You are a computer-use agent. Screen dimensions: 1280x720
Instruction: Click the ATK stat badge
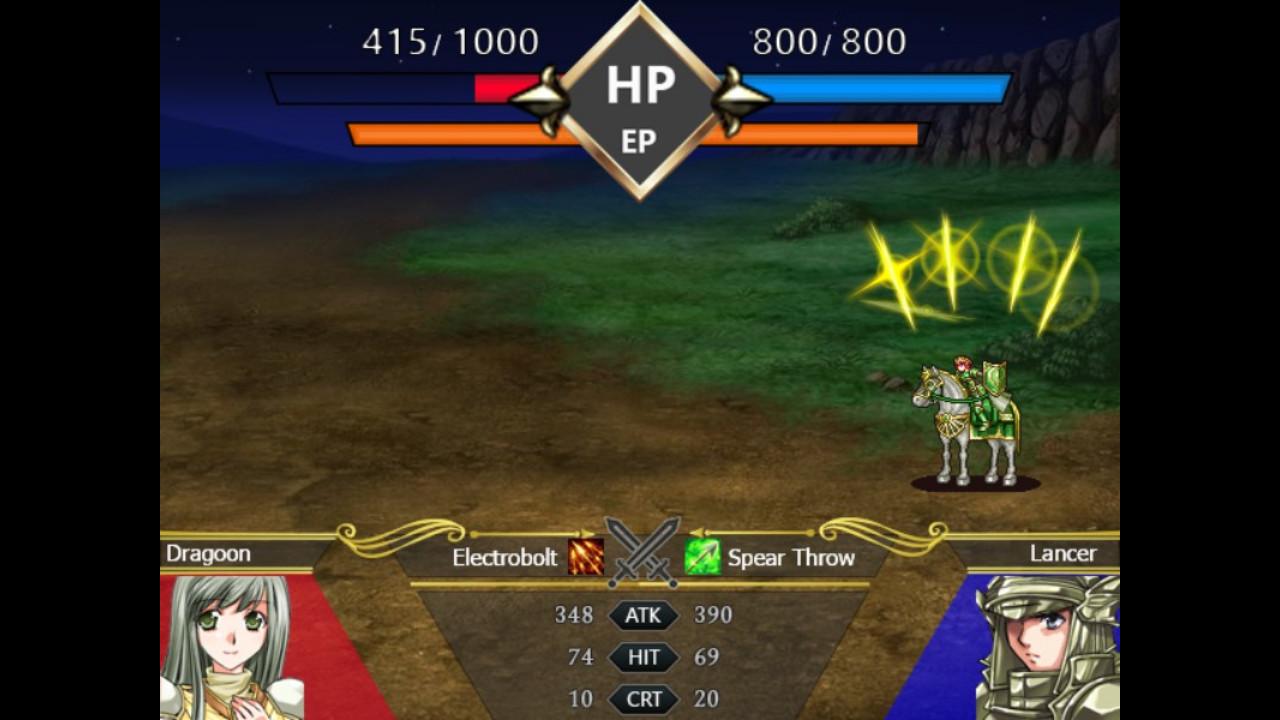(645, 616)
